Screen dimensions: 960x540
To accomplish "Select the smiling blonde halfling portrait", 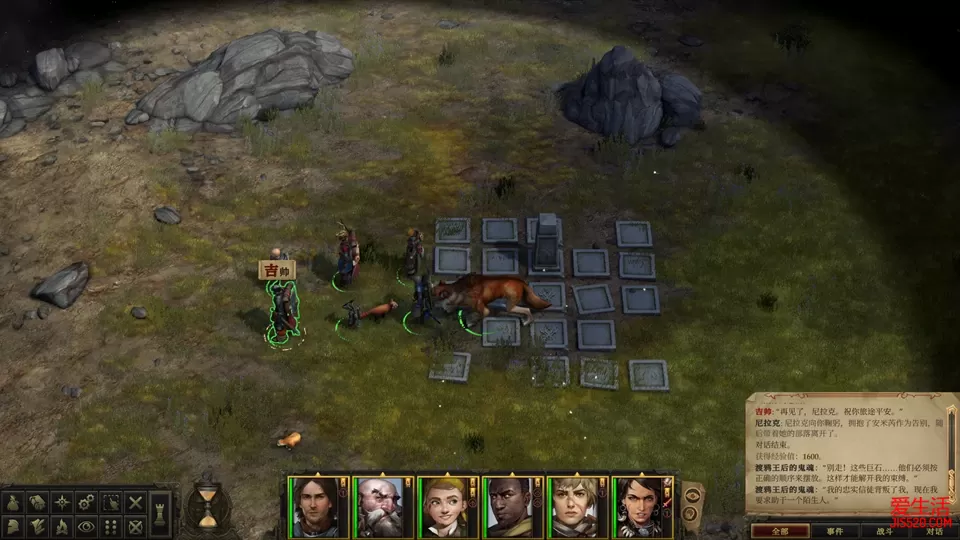I will [x=445, y=507].
